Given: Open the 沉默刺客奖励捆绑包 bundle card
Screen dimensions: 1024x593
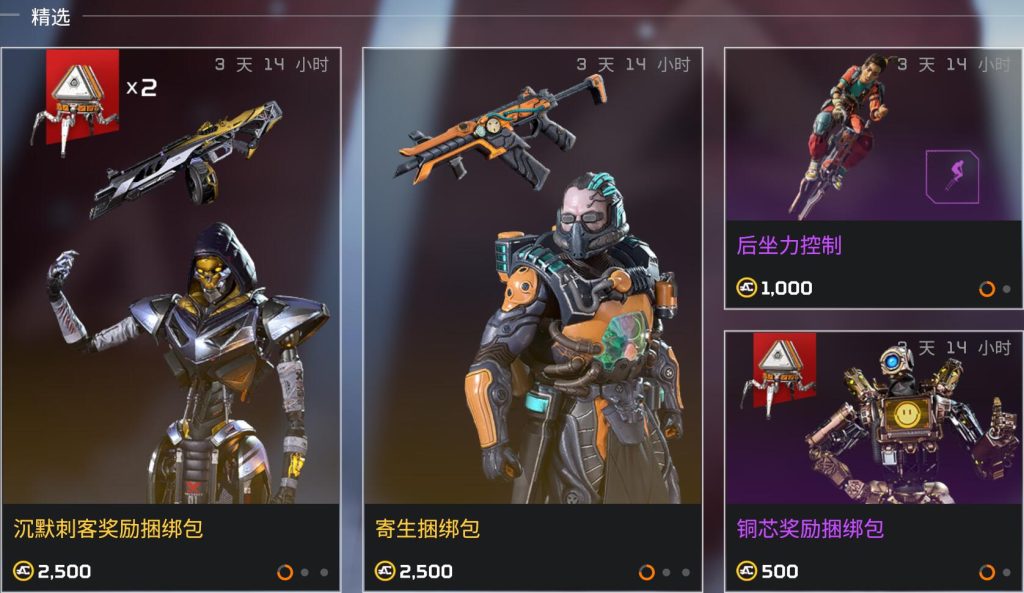Looking at the screenshot, I should [171, 320].
